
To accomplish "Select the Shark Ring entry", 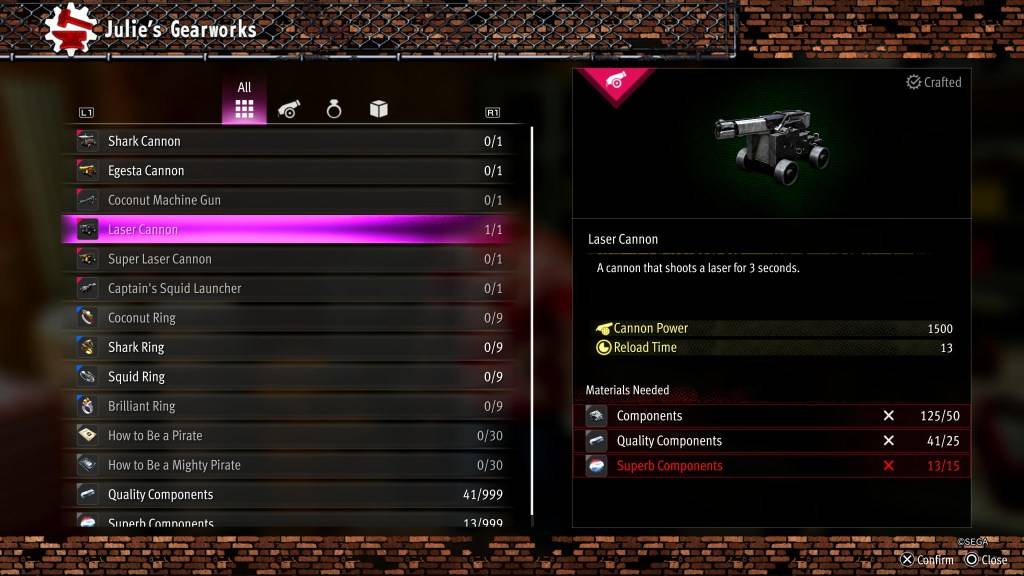I will pos(290,347).
